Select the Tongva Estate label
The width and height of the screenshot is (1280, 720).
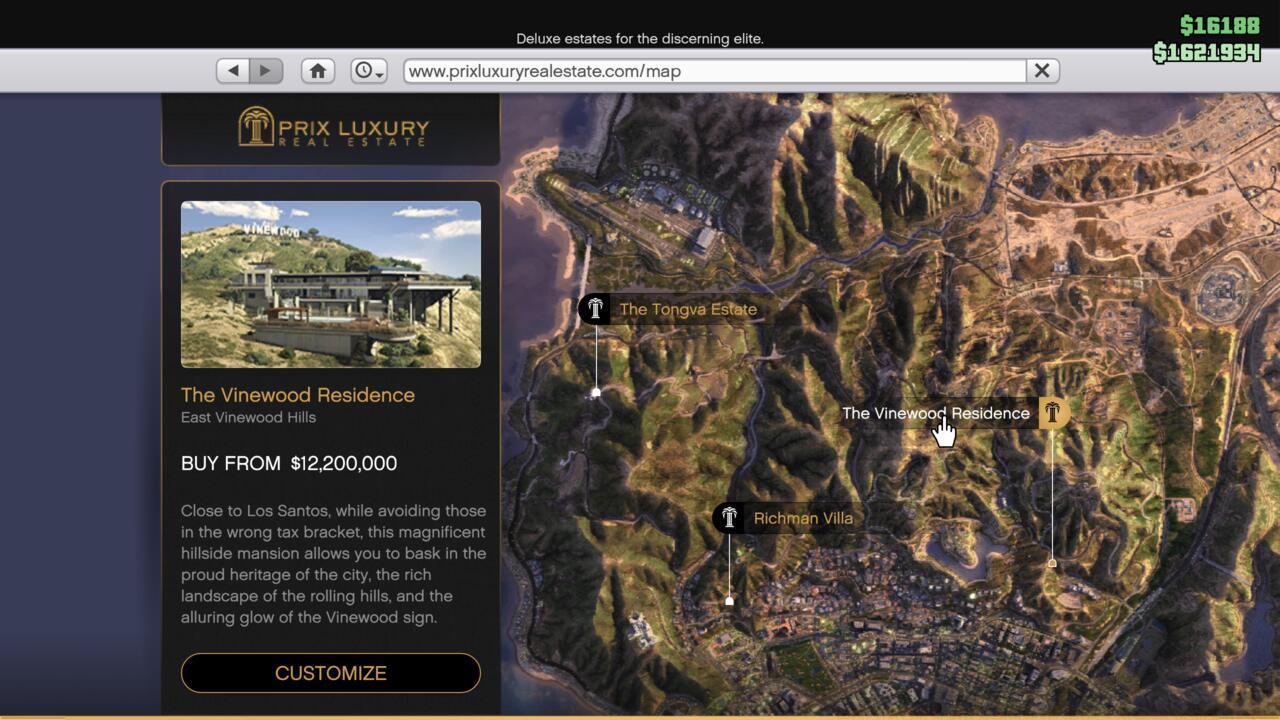(687, 308)
